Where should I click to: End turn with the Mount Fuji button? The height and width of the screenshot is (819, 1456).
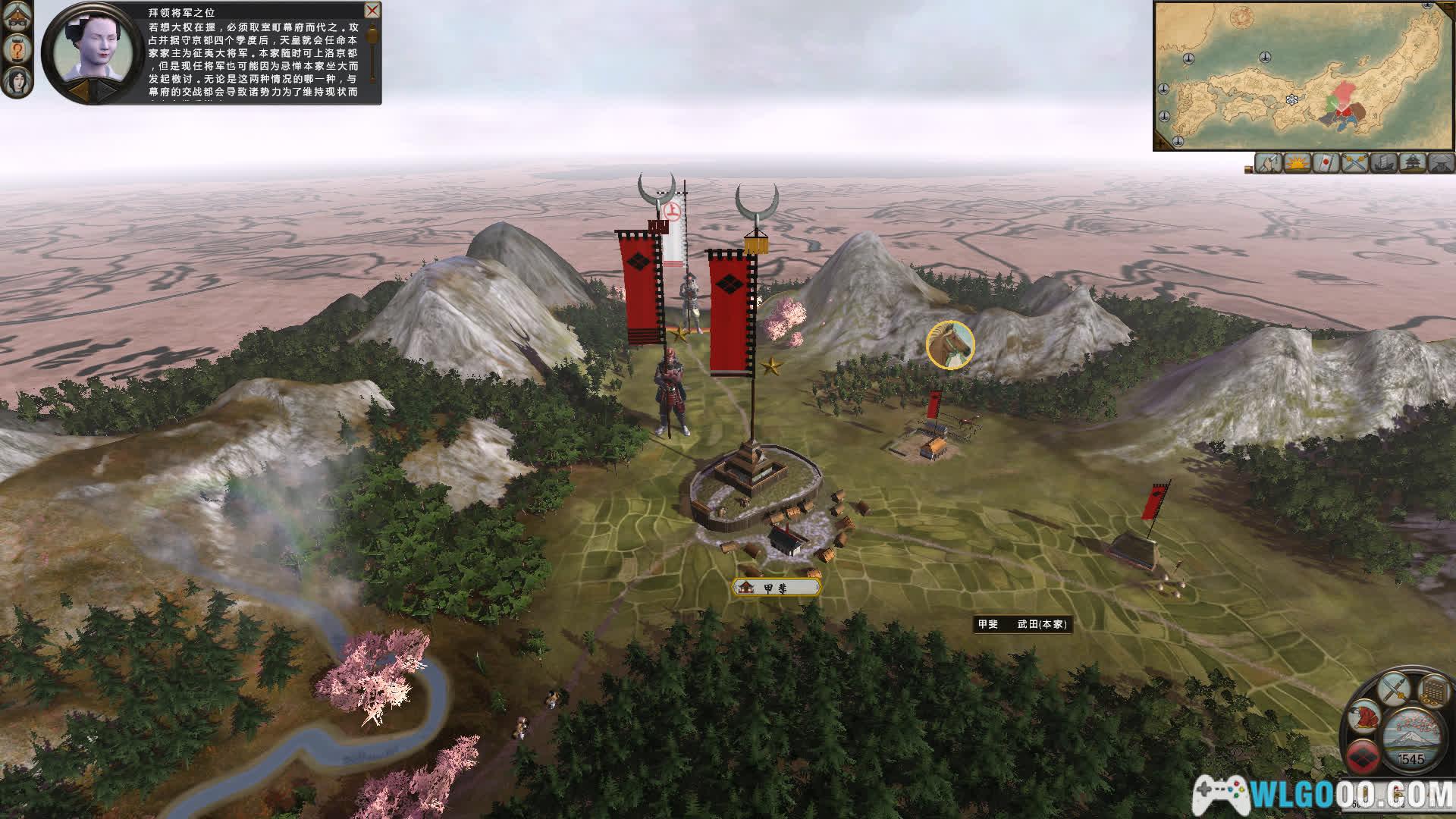pyautogui.click(x=1410, y=736)
